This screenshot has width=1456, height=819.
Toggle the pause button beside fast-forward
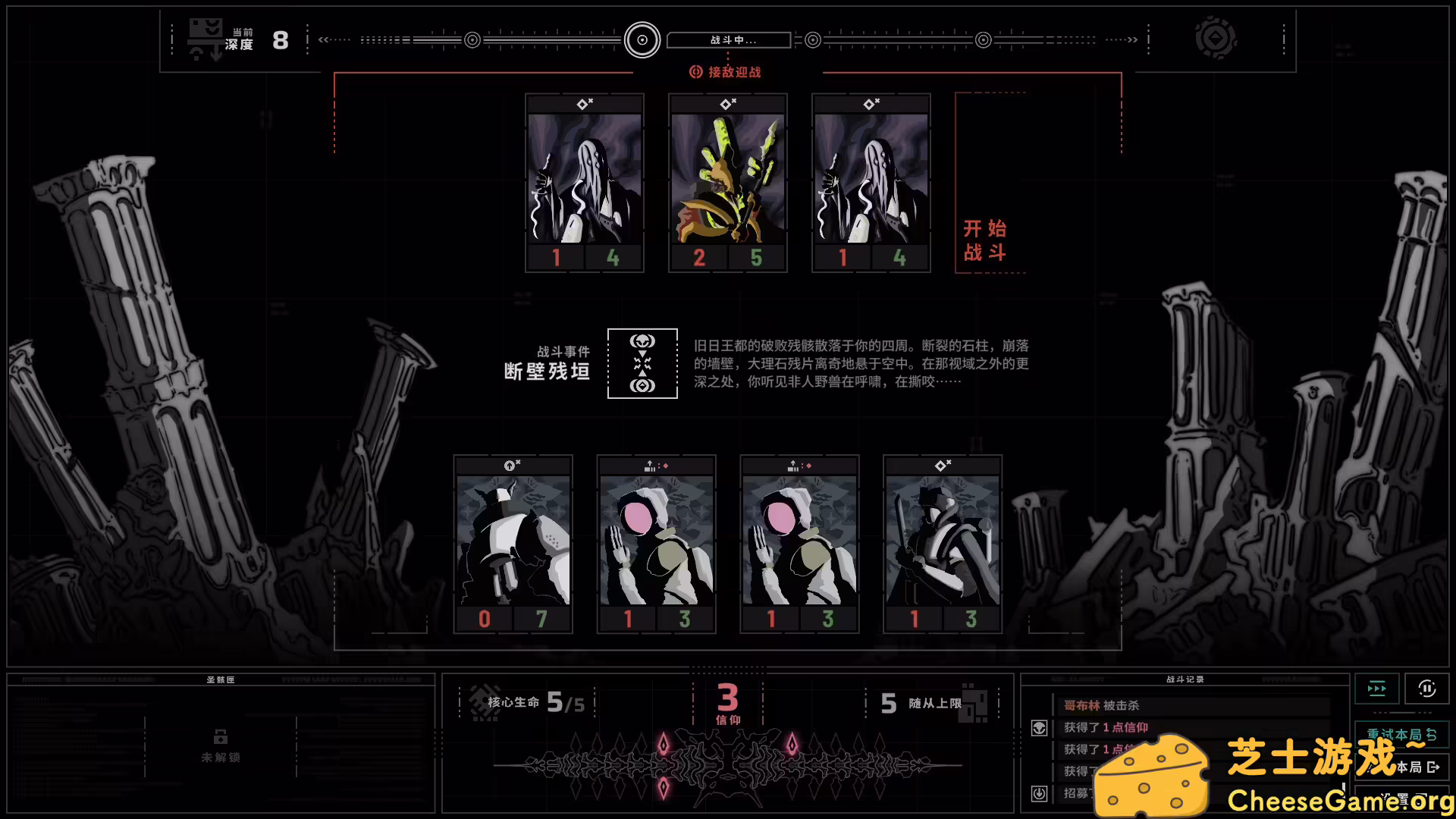(1429, 689)
